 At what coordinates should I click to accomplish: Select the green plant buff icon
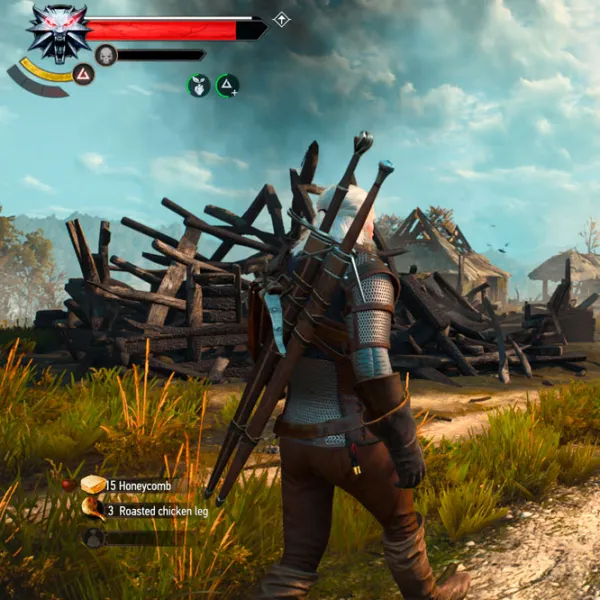pos(199,85)
